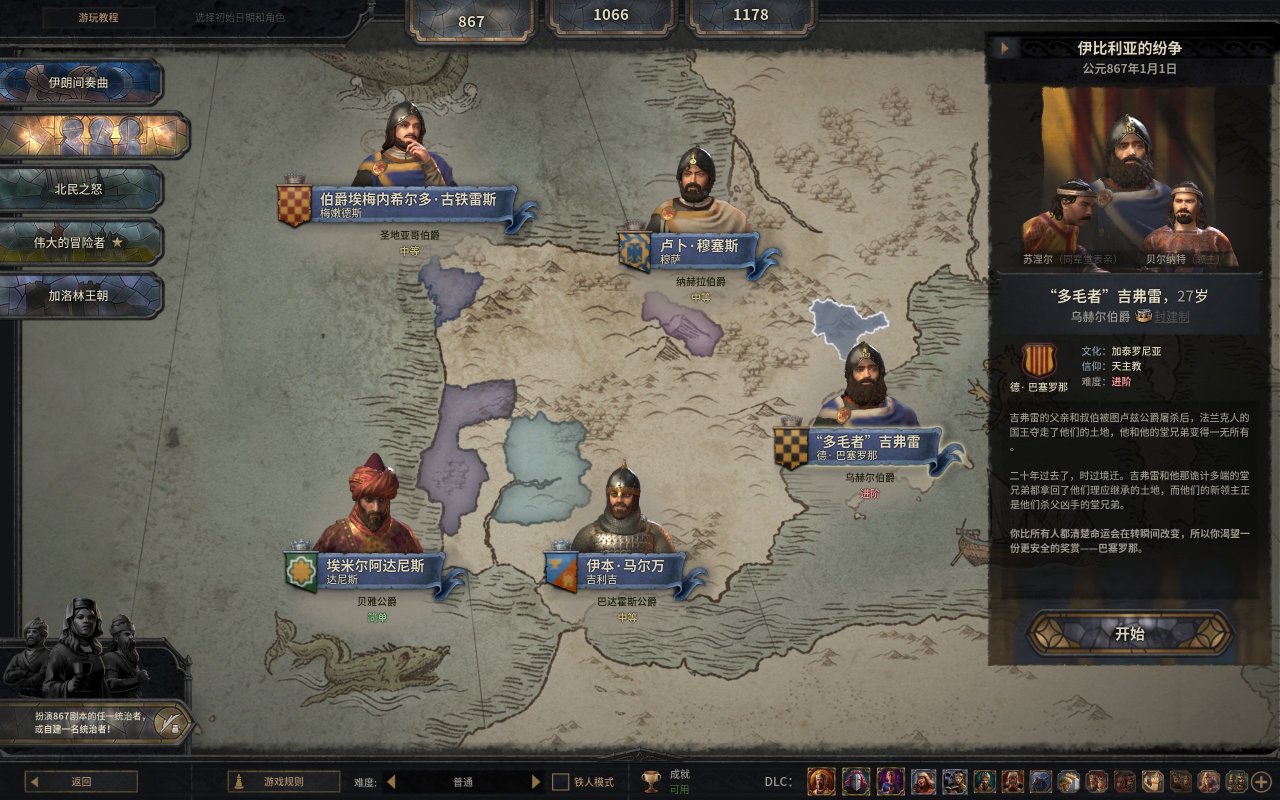Image resolution: width=1280 pixels, height=800 pixels.
Task: Toggle the 铁人模式 ironman checkbox
Action: (x=561, y=782)
